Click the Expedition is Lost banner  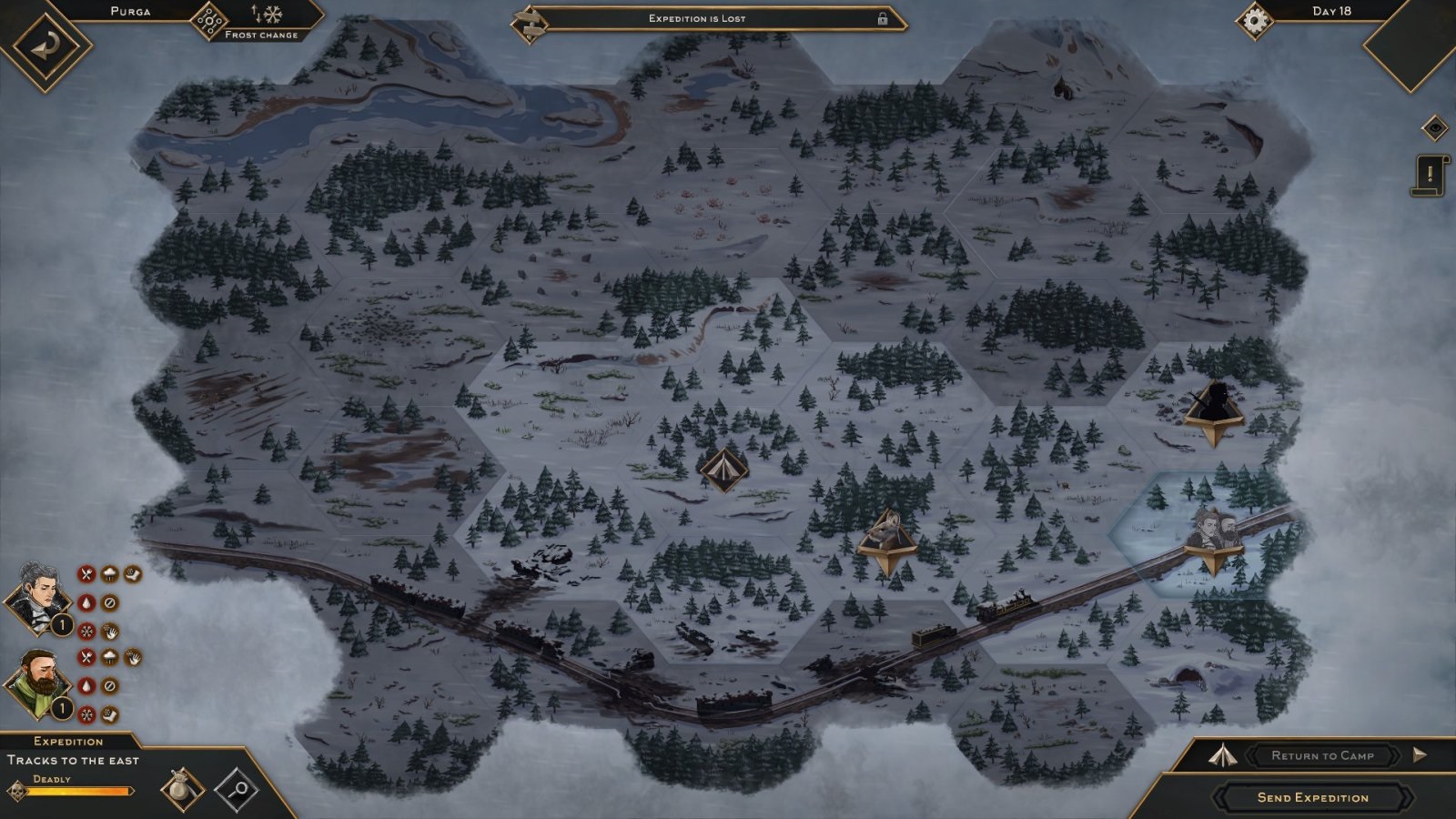click(x=696, y=18)
